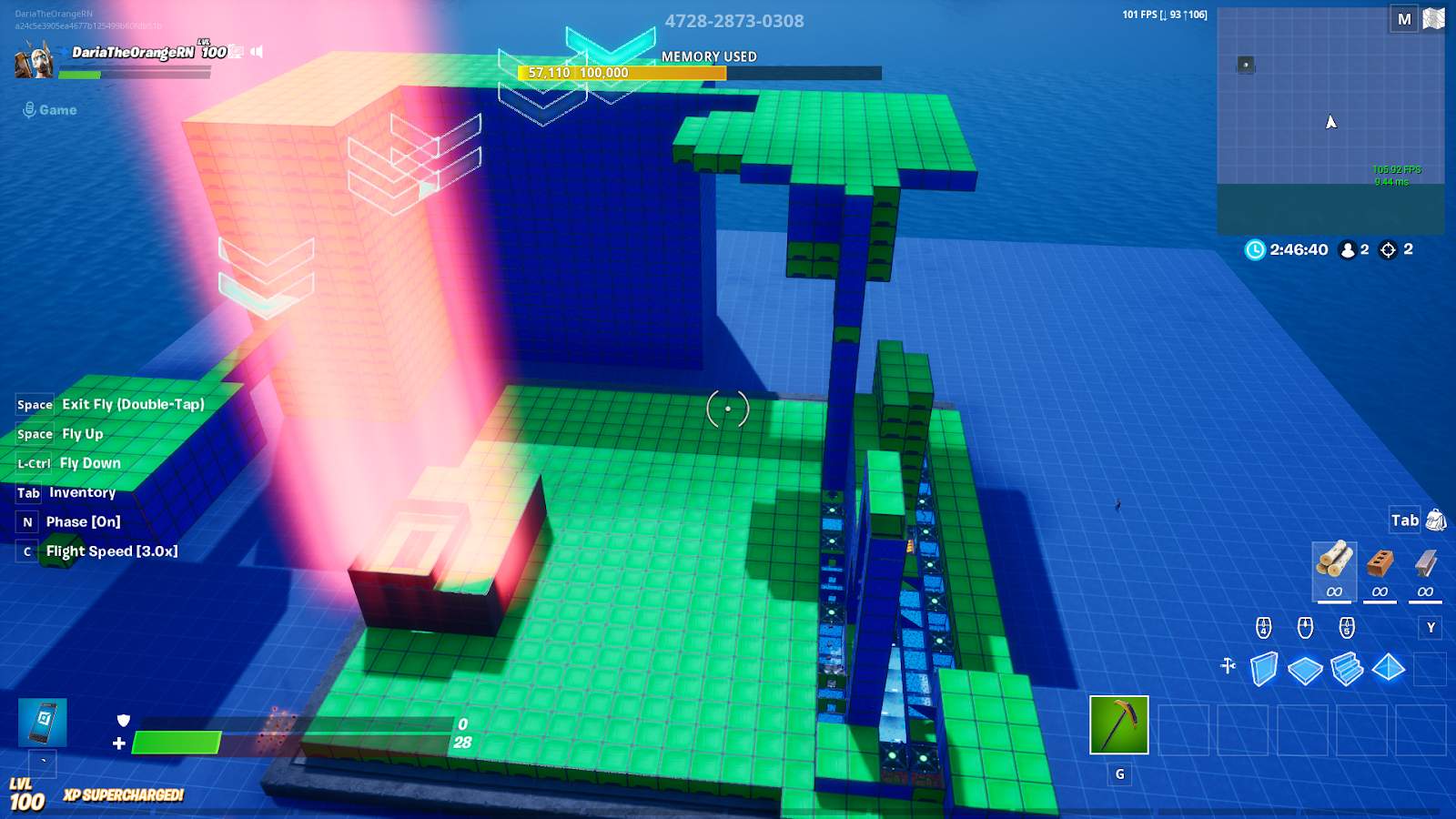Open the creative phone tool
This screenshot has width=1456, height=819.
click(42, 723)
